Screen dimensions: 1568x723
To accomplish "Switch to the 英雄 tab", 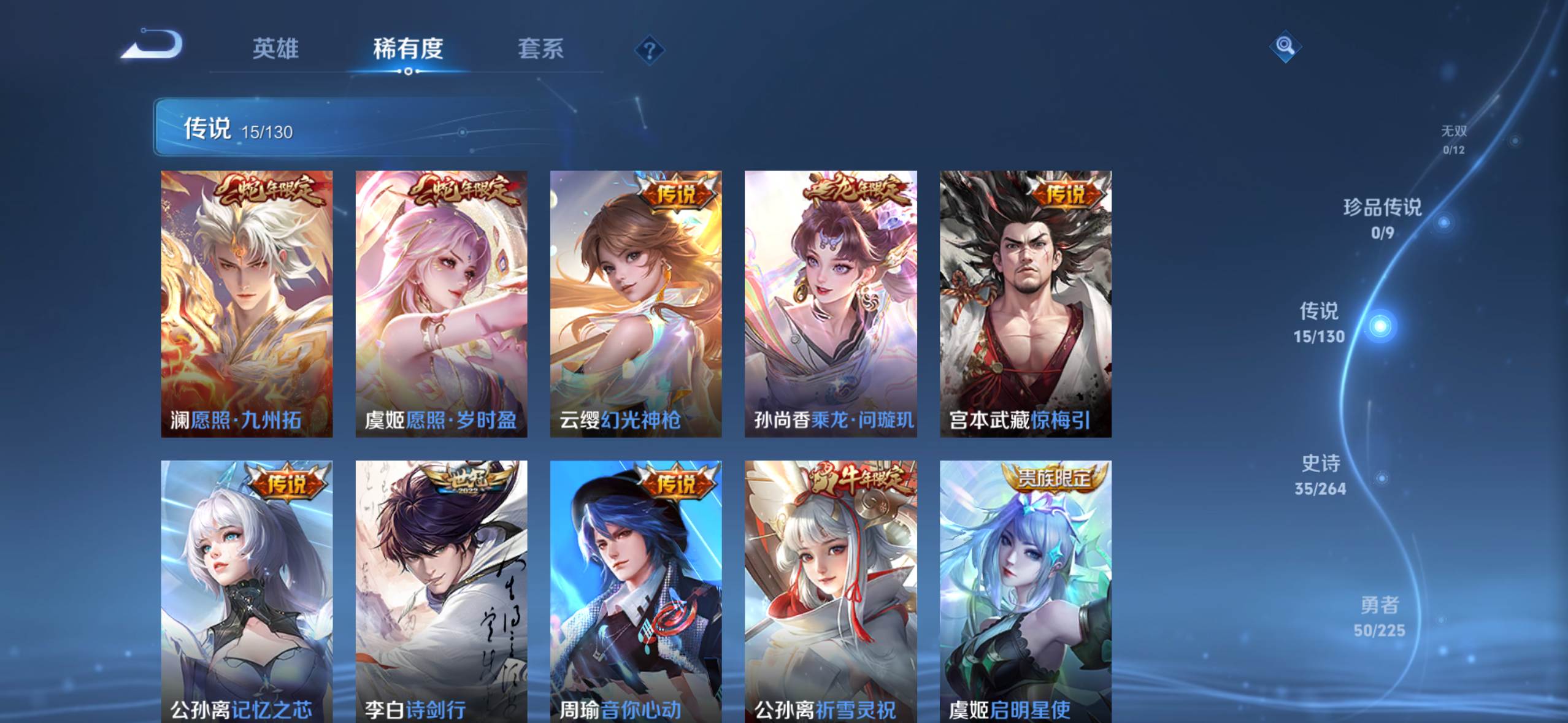I will 275,49.
